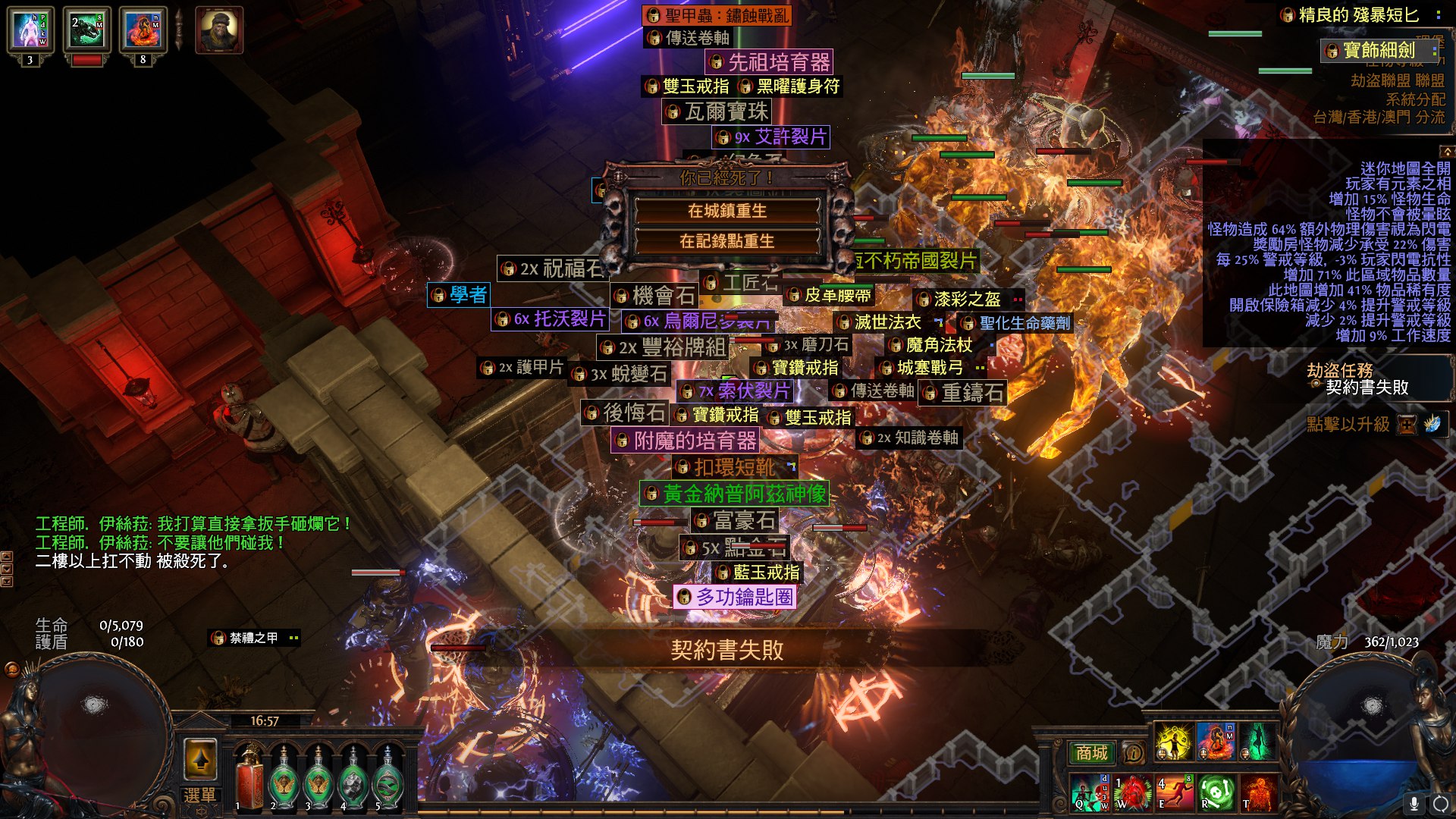Pick up the 瓦爾寶珠 item label

717,112
